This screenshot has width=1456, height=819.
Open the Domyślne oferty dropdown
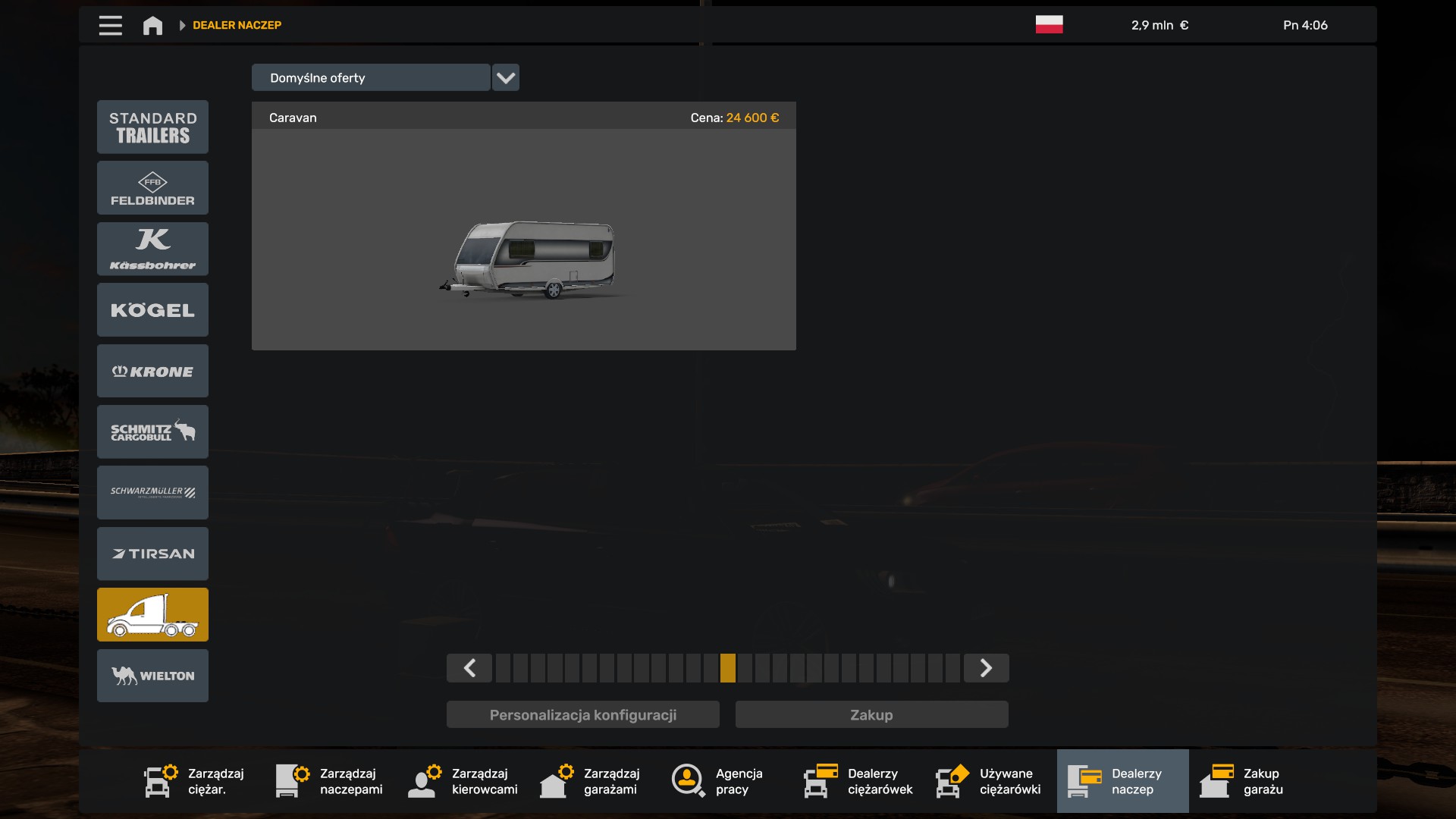(505, 77)
